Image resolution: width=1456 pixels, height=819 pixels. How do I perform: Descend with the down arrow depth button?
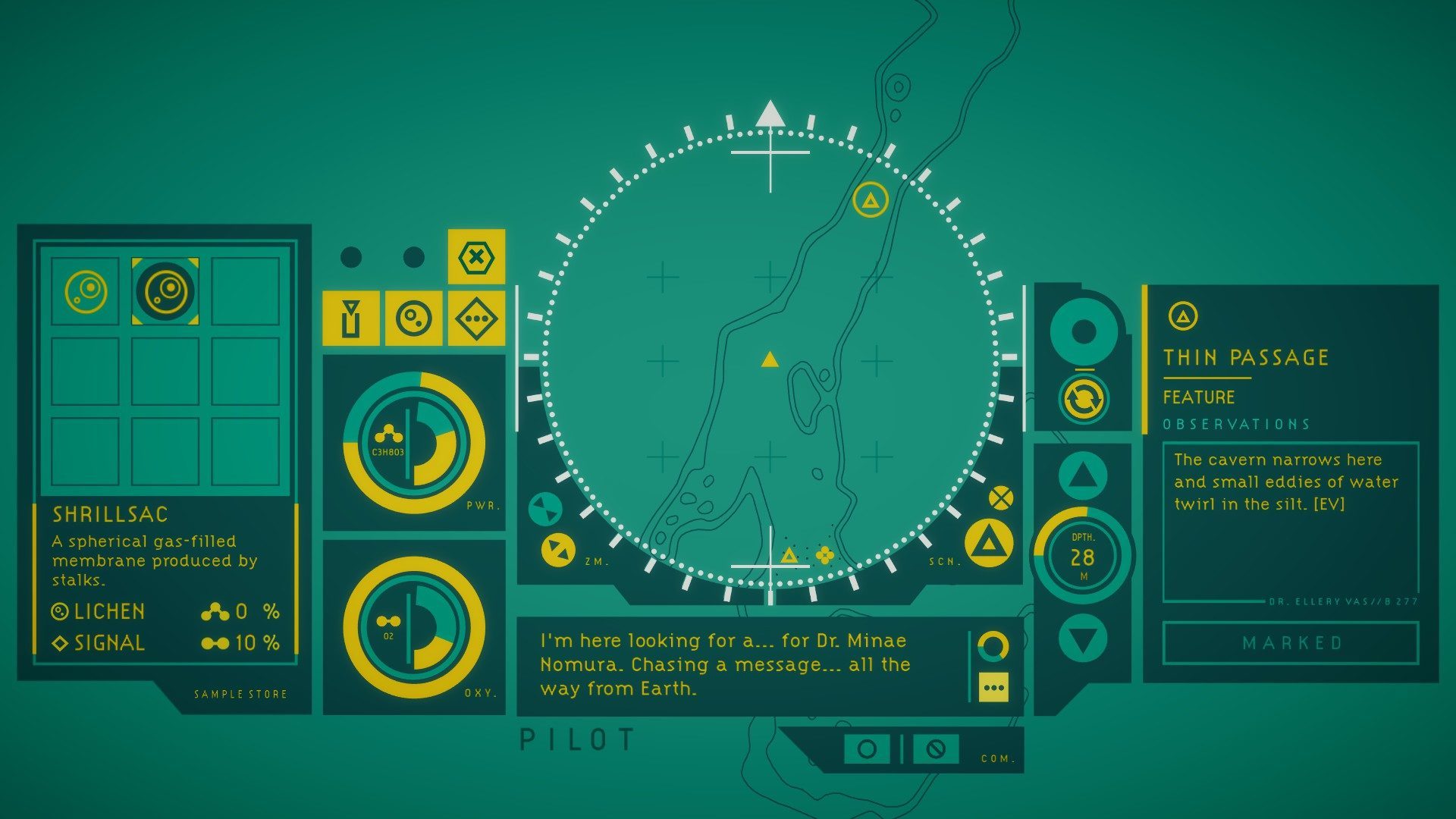tap(1083, 640)
